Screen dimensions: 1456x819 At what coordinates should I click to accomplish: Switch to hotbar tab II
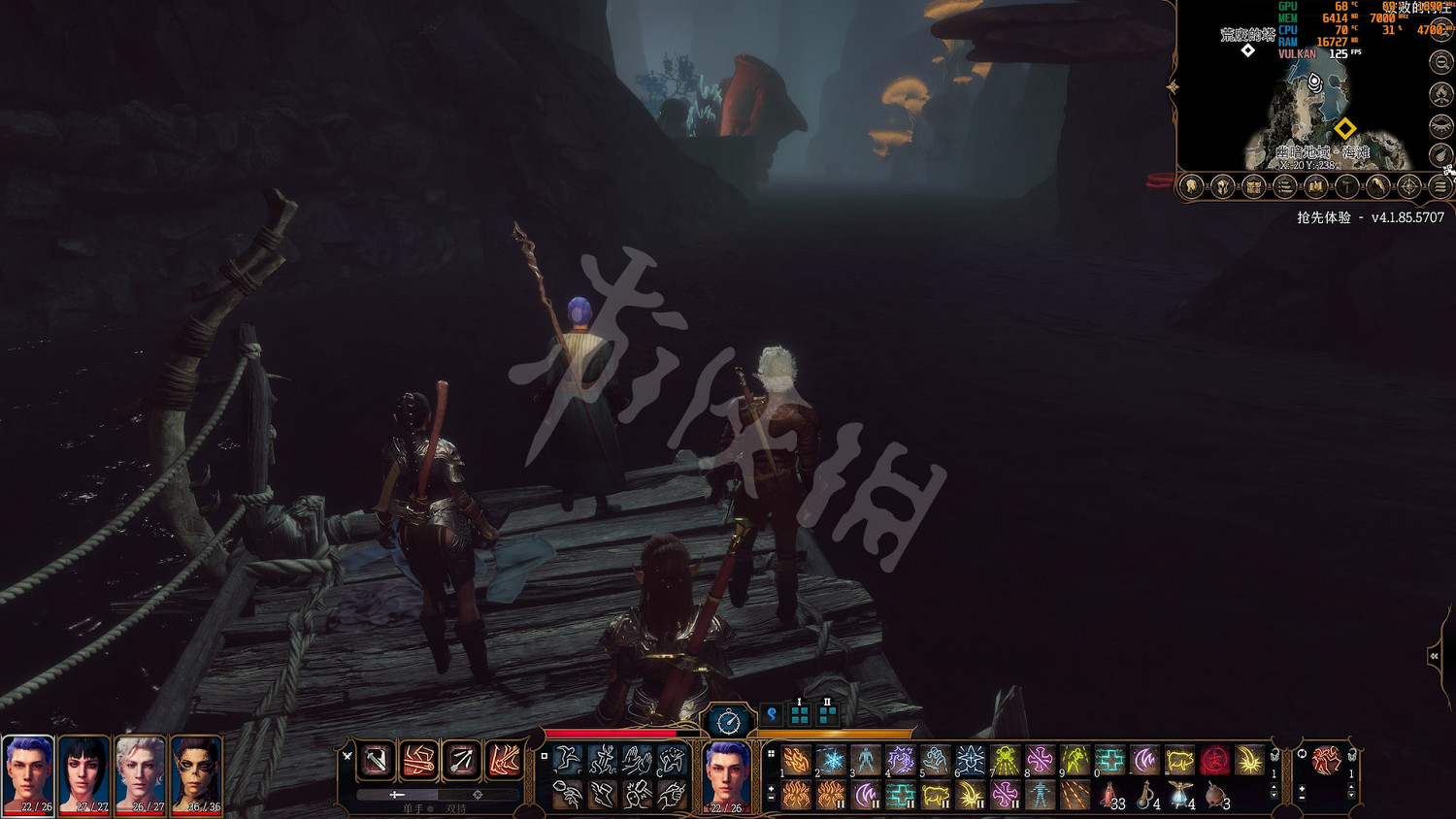(x=827, y=712)
